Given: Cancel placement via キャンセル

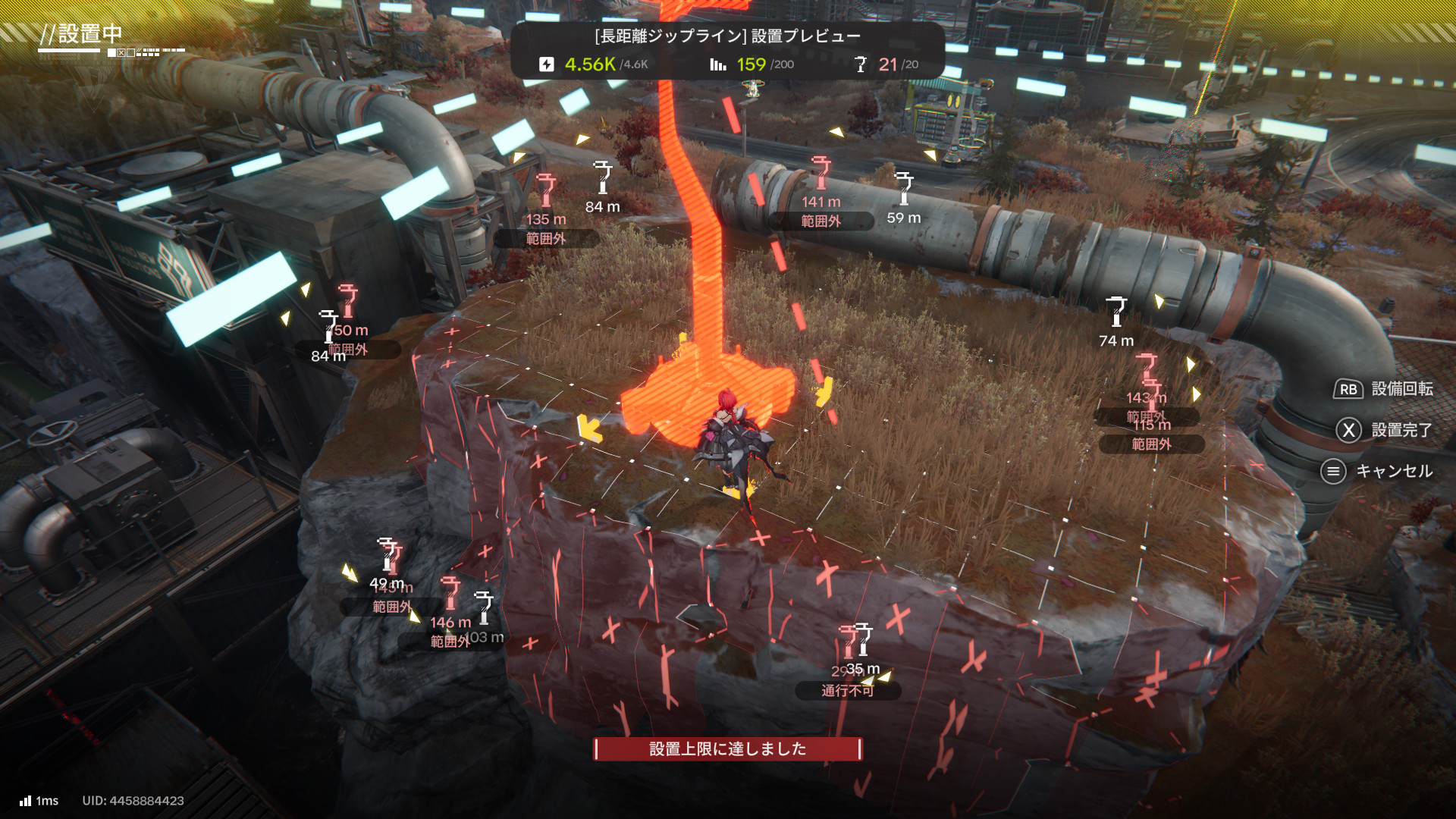Looking at the screenshot, I should coord(1377,471).
